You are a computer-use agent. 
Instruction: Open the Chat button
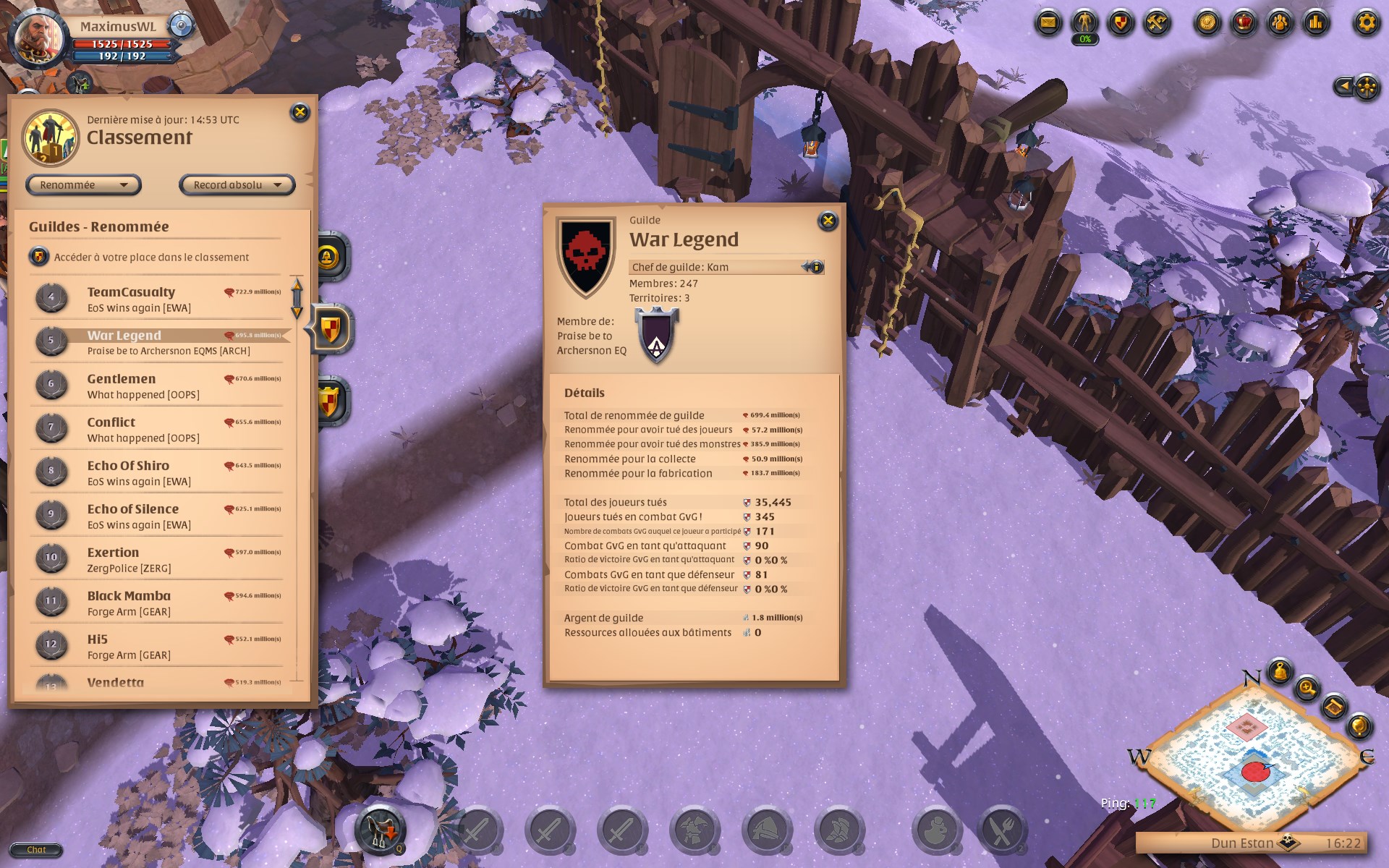[x=36, y=850]
